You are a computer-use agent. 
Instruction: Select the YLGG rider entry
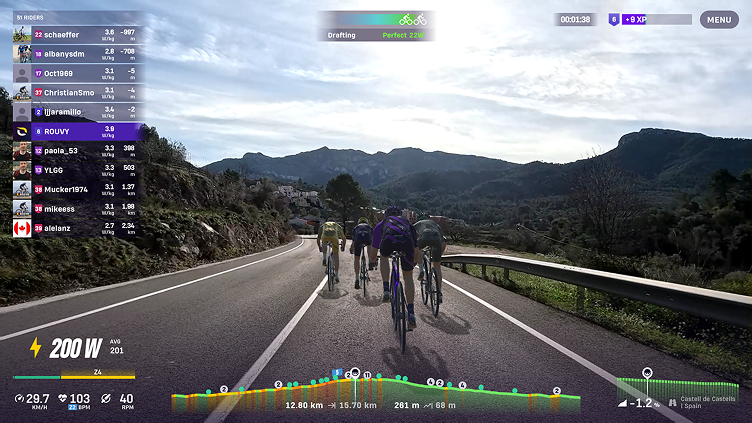(x=76, y=169)
